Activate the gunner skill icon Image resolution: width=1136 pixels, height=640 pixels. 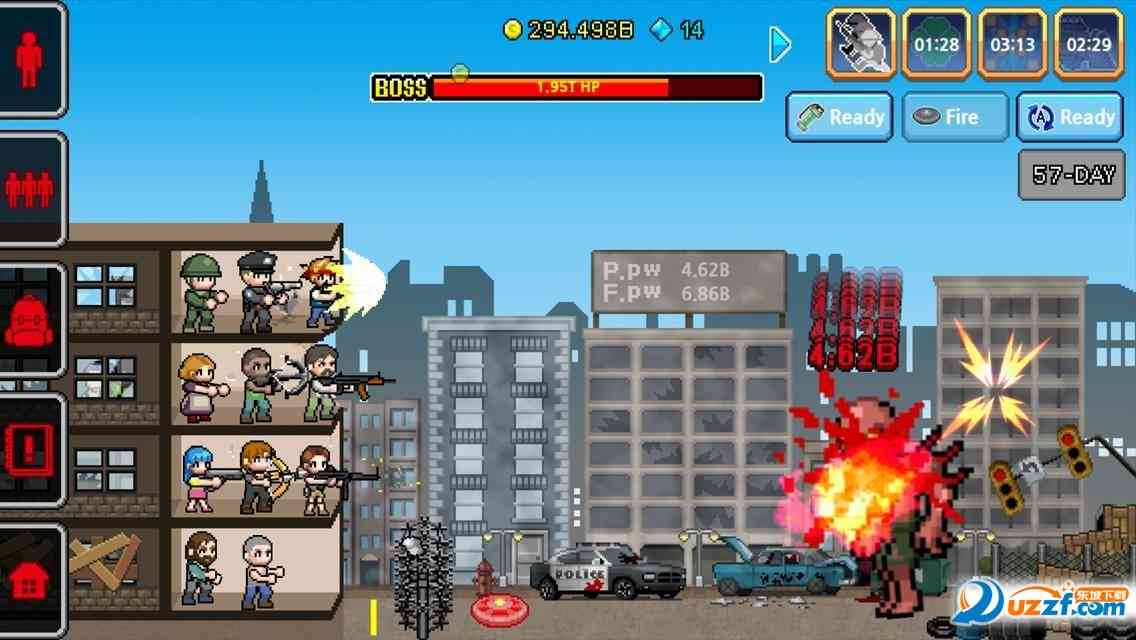point(860,44)
